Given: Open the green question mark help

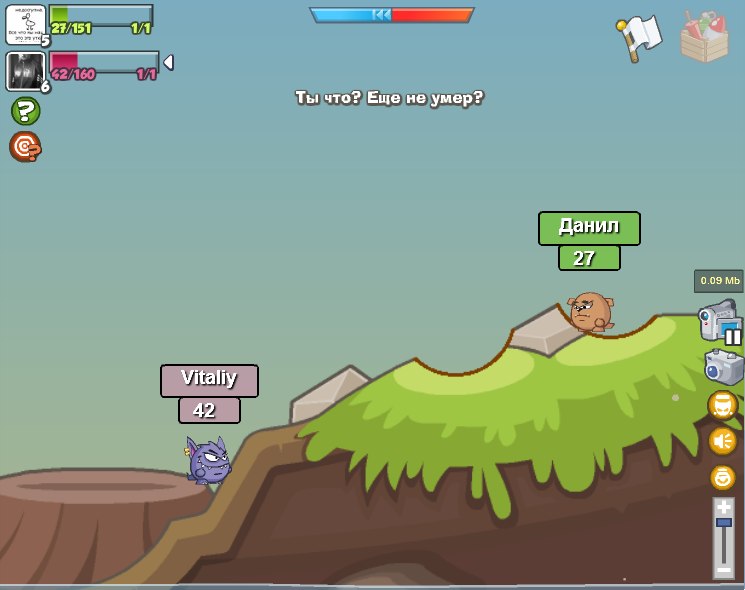Looking at the screenshot, I should point(25,111).
